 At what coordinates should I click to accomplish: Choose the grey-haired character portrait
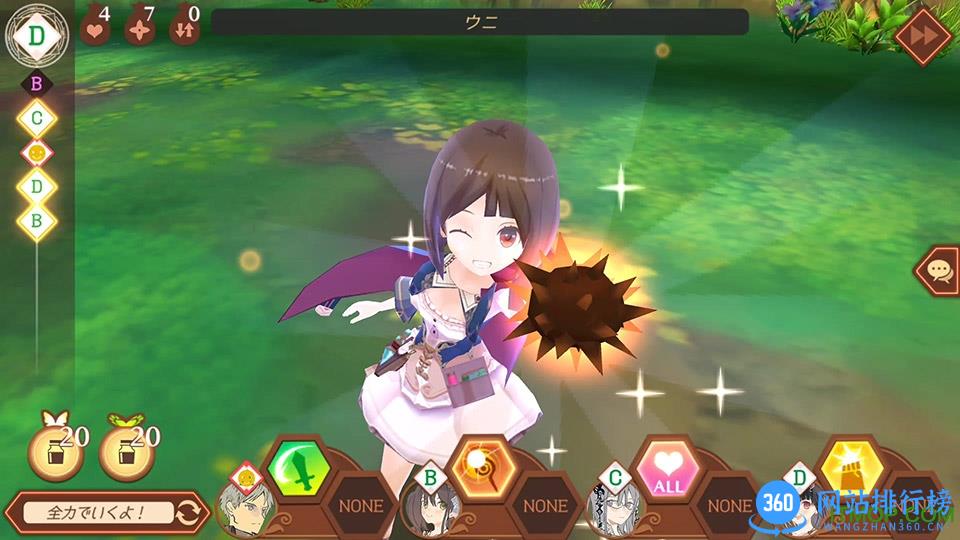click(242, 507)
